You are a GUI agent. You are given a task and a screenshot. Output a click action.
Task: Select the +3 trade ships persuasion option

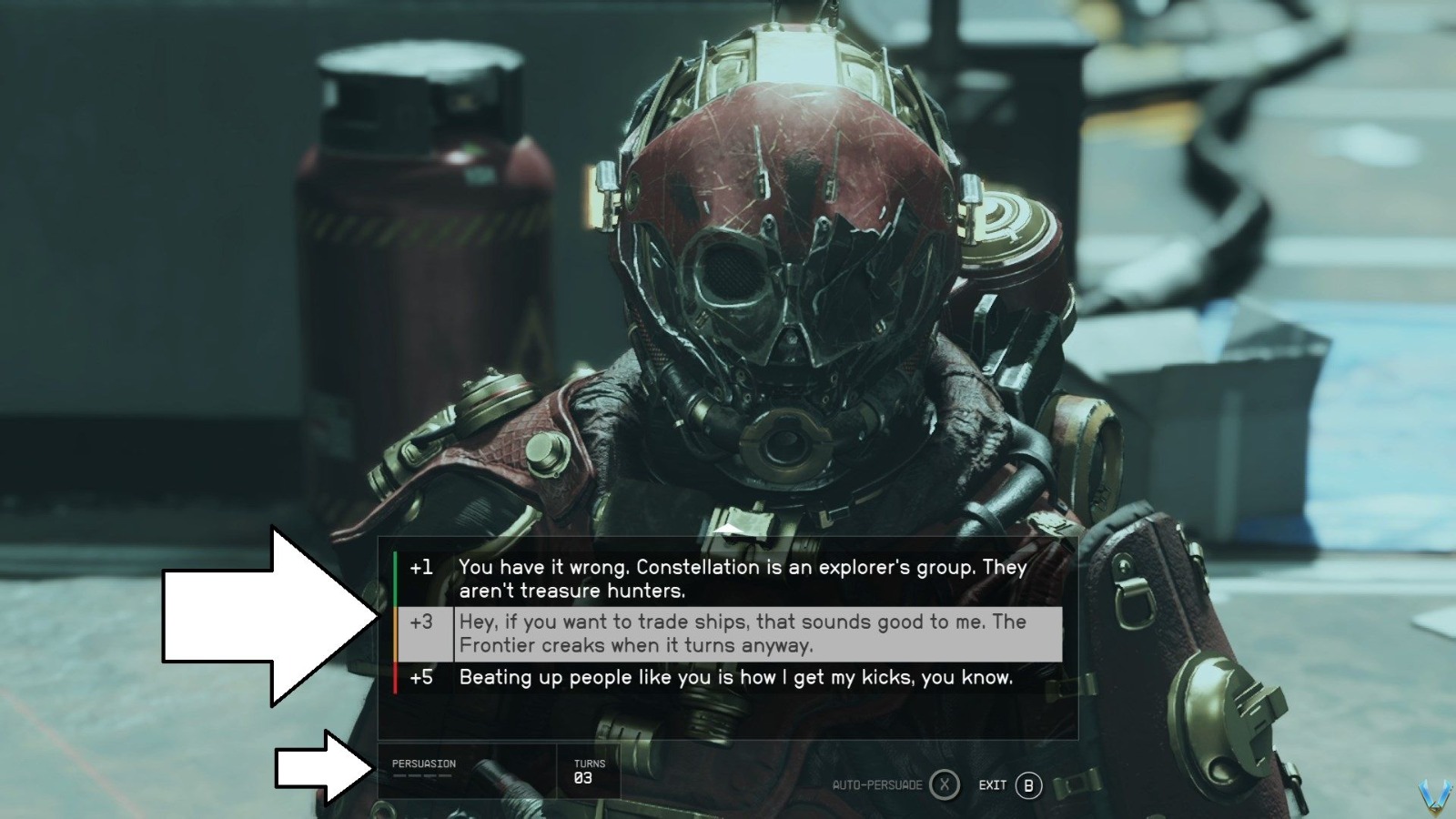pyautogui.click(x=742, y=633)
